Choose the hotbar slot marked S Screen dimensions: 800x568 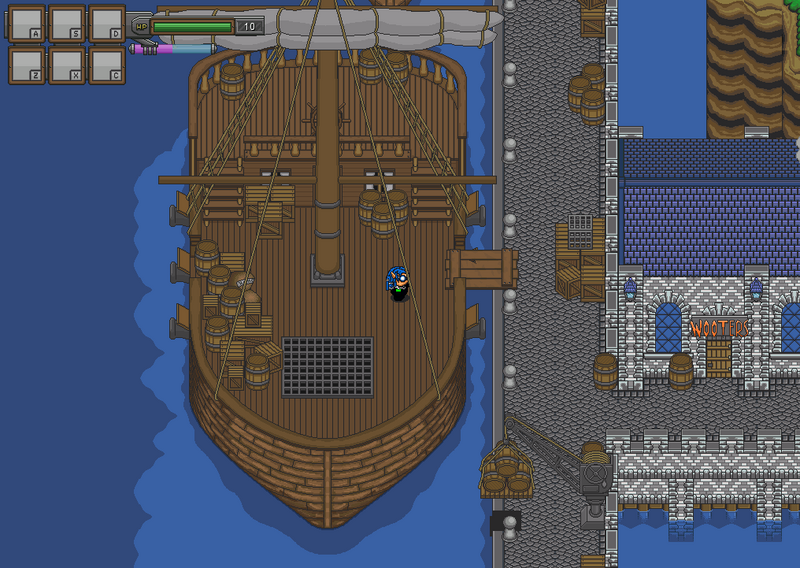66,23
